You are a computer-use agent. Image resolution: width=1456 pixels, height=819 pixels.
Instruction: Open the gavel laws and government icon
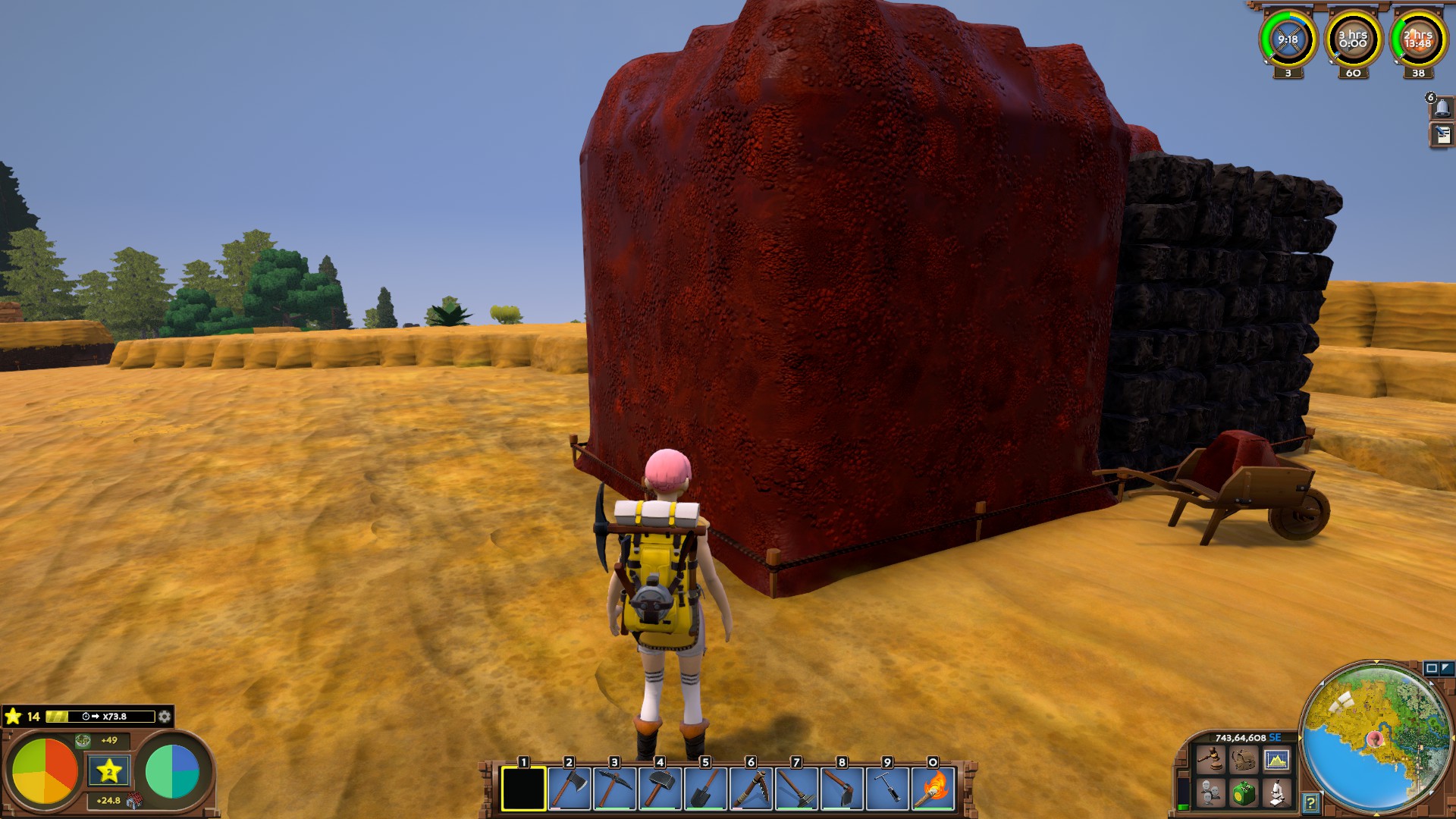[x=1210, y=759]
